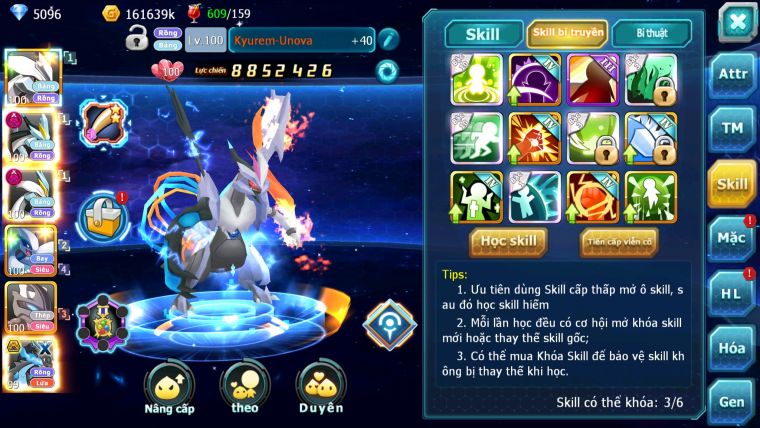This screenshot has width=760, height=428.
Task: Click the circular refresh arrows icon
Action: (x=386, y=71)
